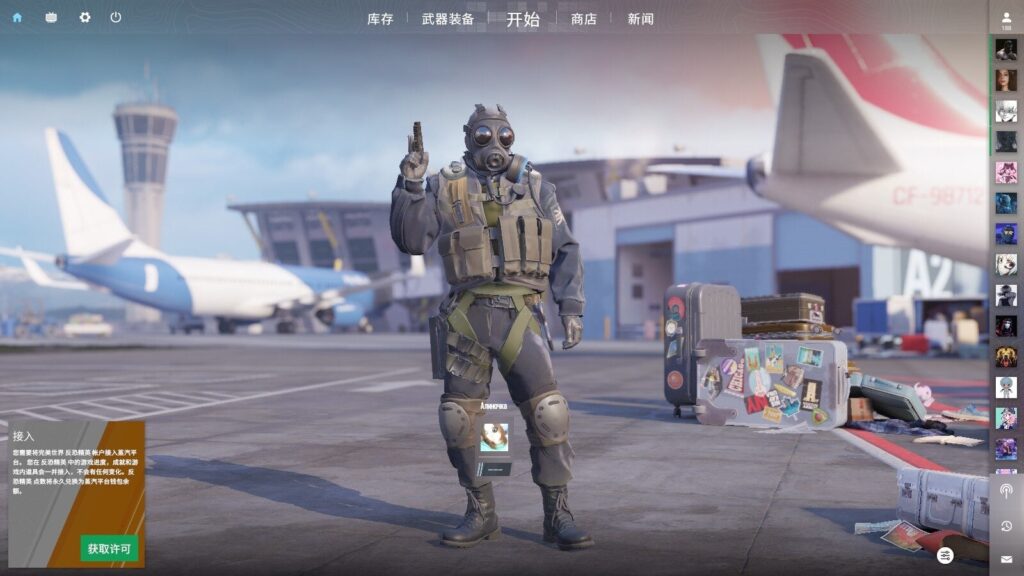The height and width of the screenshot is (576, 1024).
Task: Go to the home screen icon
Action: coord(17,18)
